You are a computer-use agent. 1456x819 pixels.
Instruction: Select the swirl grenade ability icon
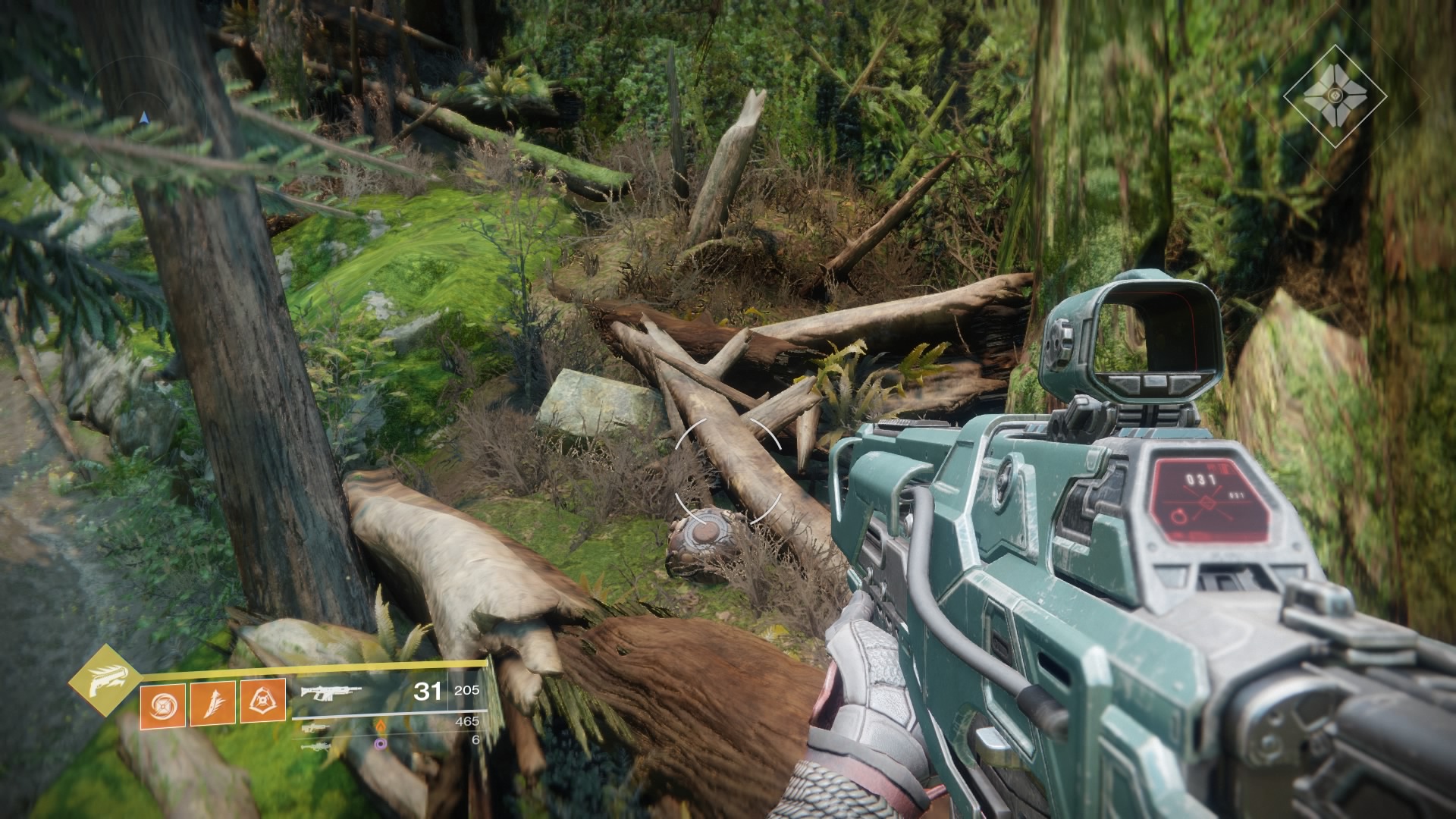(162, 703)
